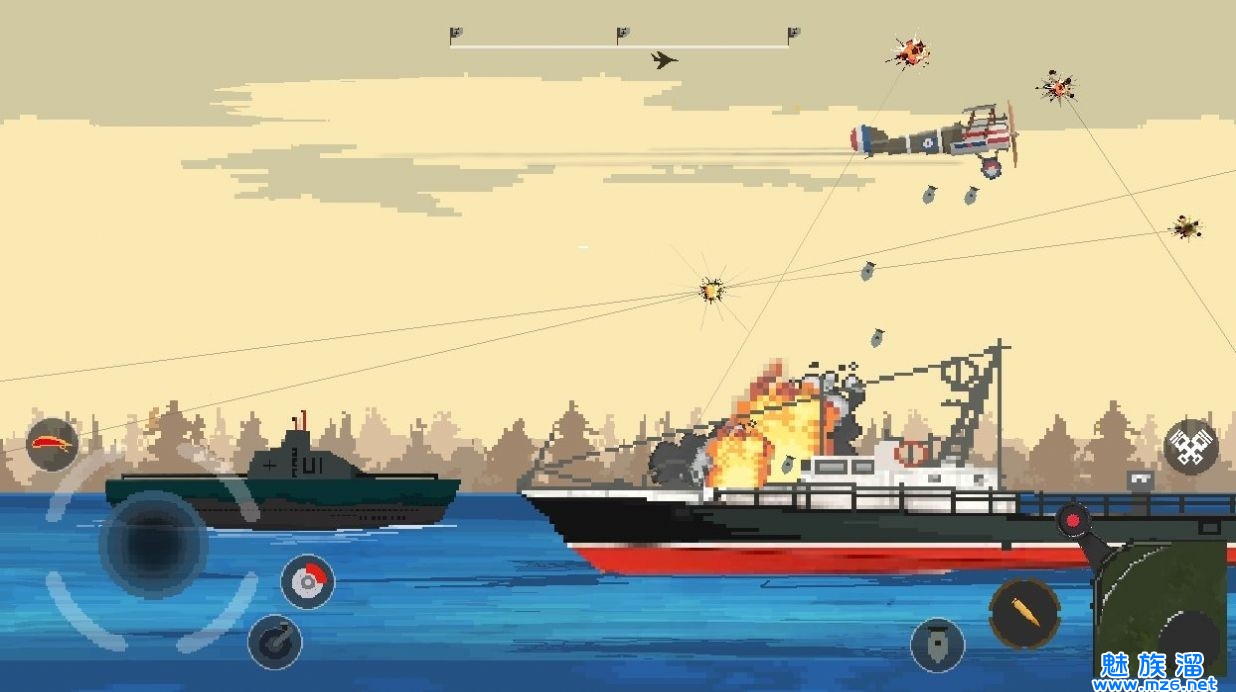This screenshot has width=1236, height=692.
Task: Launch a torpedo with the grey torpedo button
Action: [x=937, y=645]
